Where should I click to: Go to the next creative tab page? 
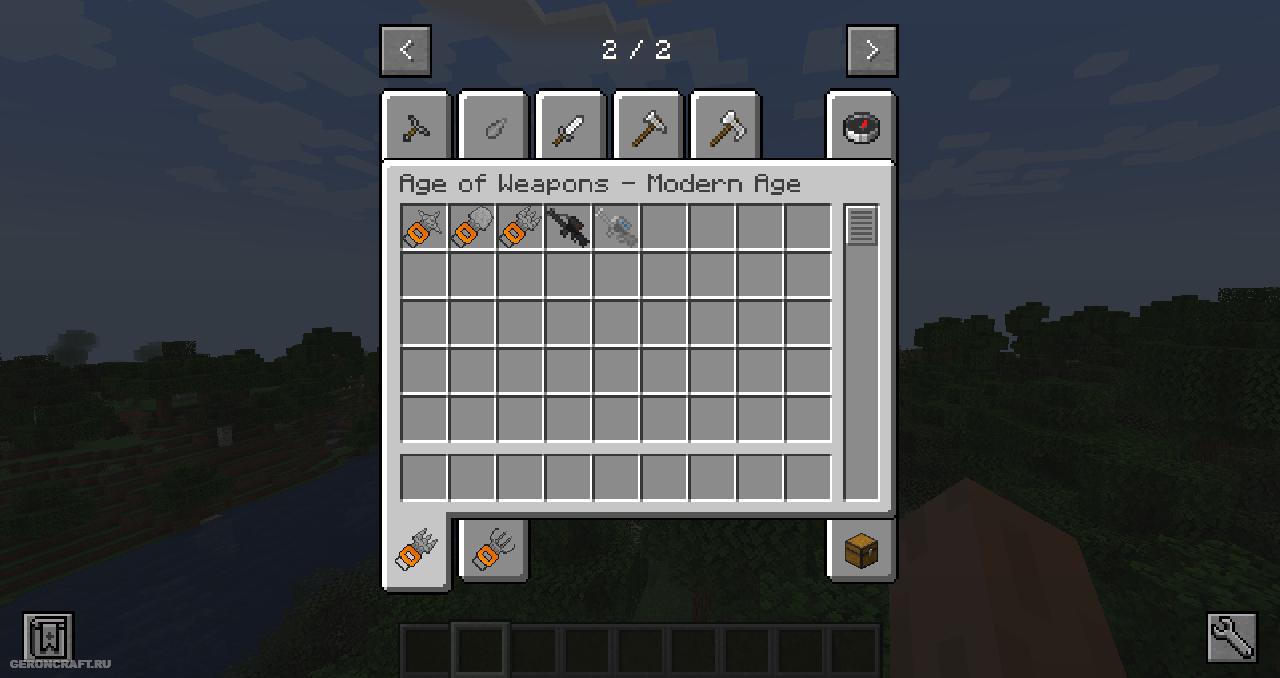(872, 51)
